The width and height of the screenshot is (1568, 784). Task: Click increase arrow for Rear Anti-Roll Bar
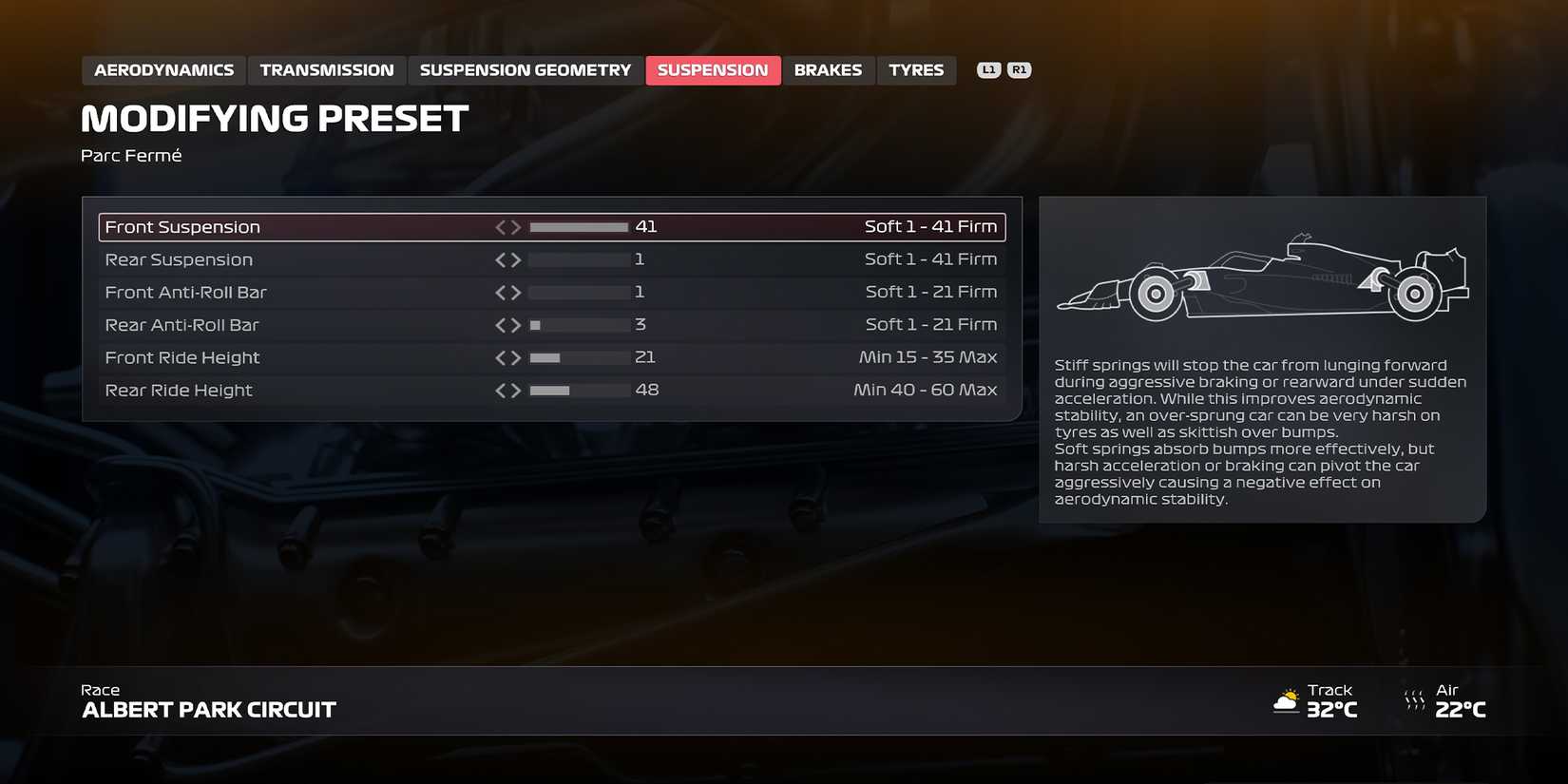(516, 324)
